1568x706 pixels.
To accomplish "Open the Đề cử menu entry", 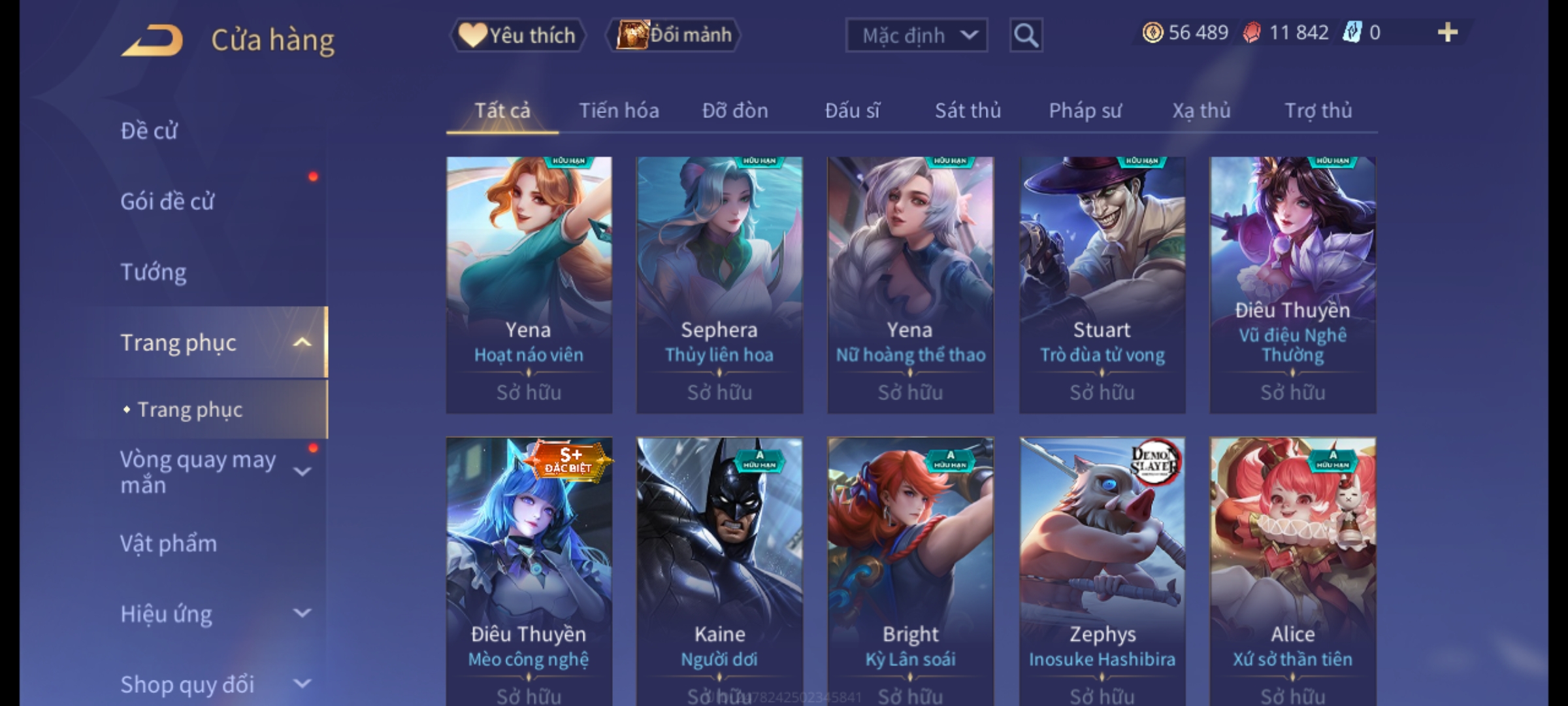I will coord(149,131).
